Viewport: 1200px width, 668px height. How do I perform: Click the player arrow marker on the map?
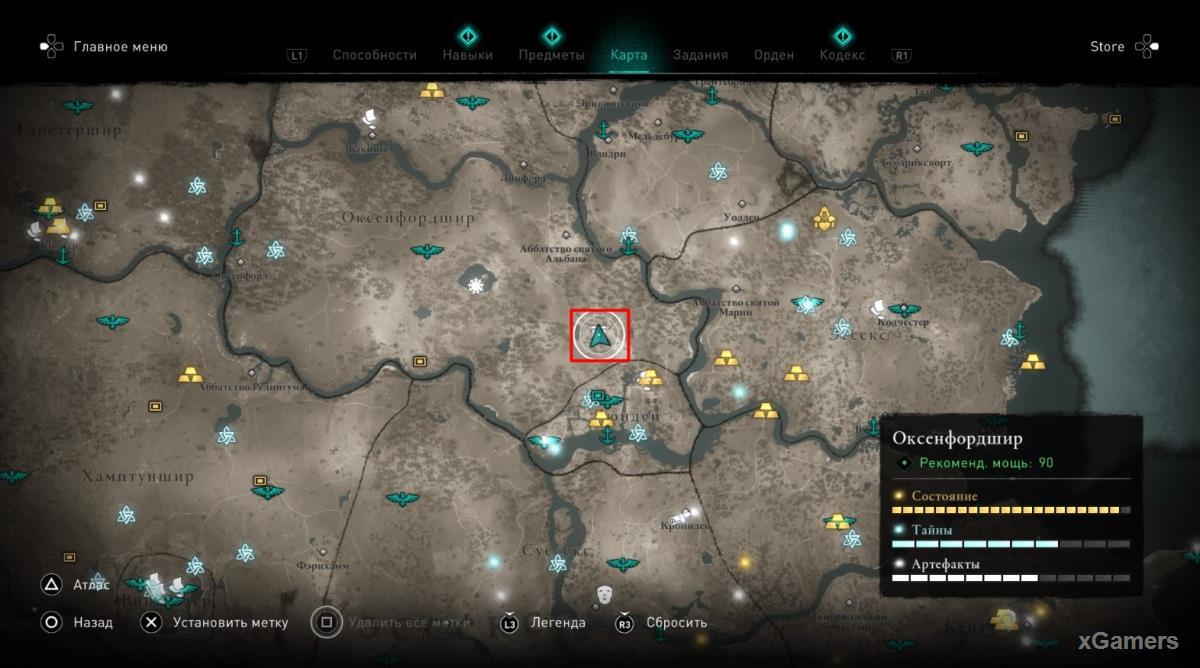pyautogui.click(x=600, y=336)
